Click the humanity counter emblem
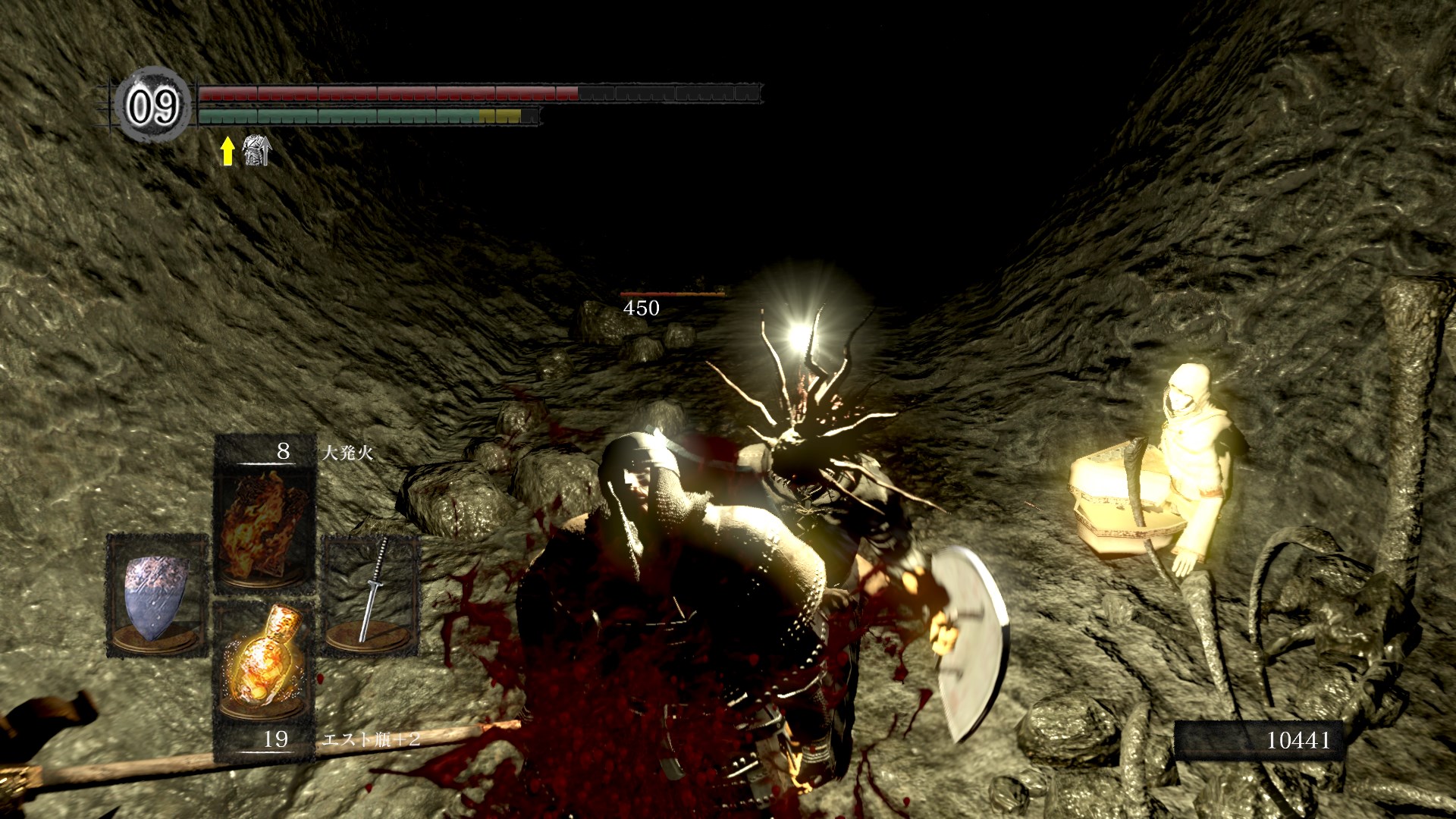This screenshot has height=819, width=1456. pyautogui.click(x=152, y=106)
